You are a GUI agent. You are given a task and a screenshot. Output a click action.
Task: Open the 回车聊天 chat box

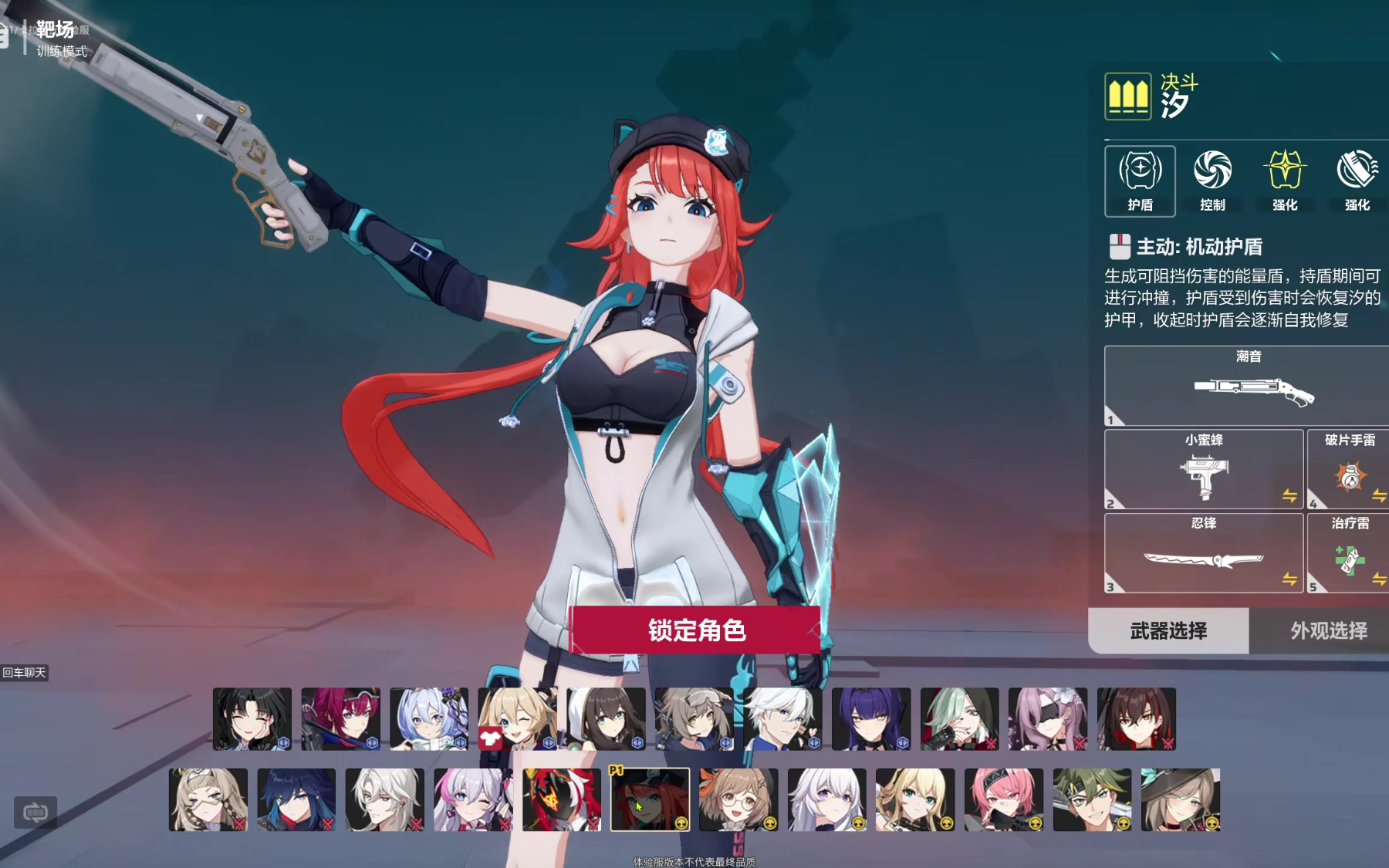tap(25, 673)
